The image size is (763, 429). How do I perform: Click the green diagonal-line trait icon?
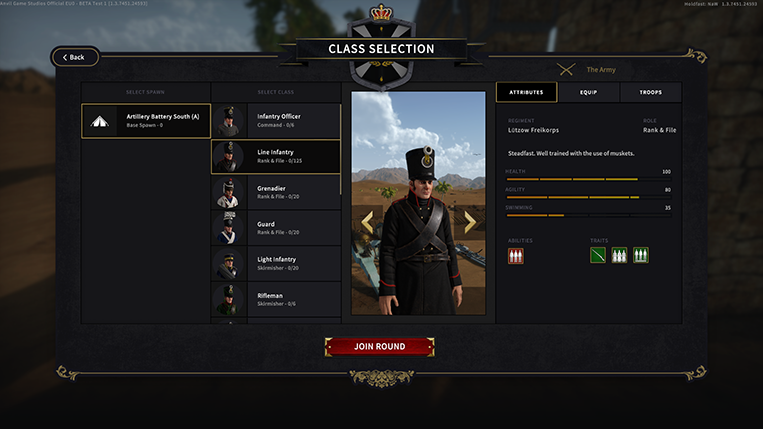(598, 256)
